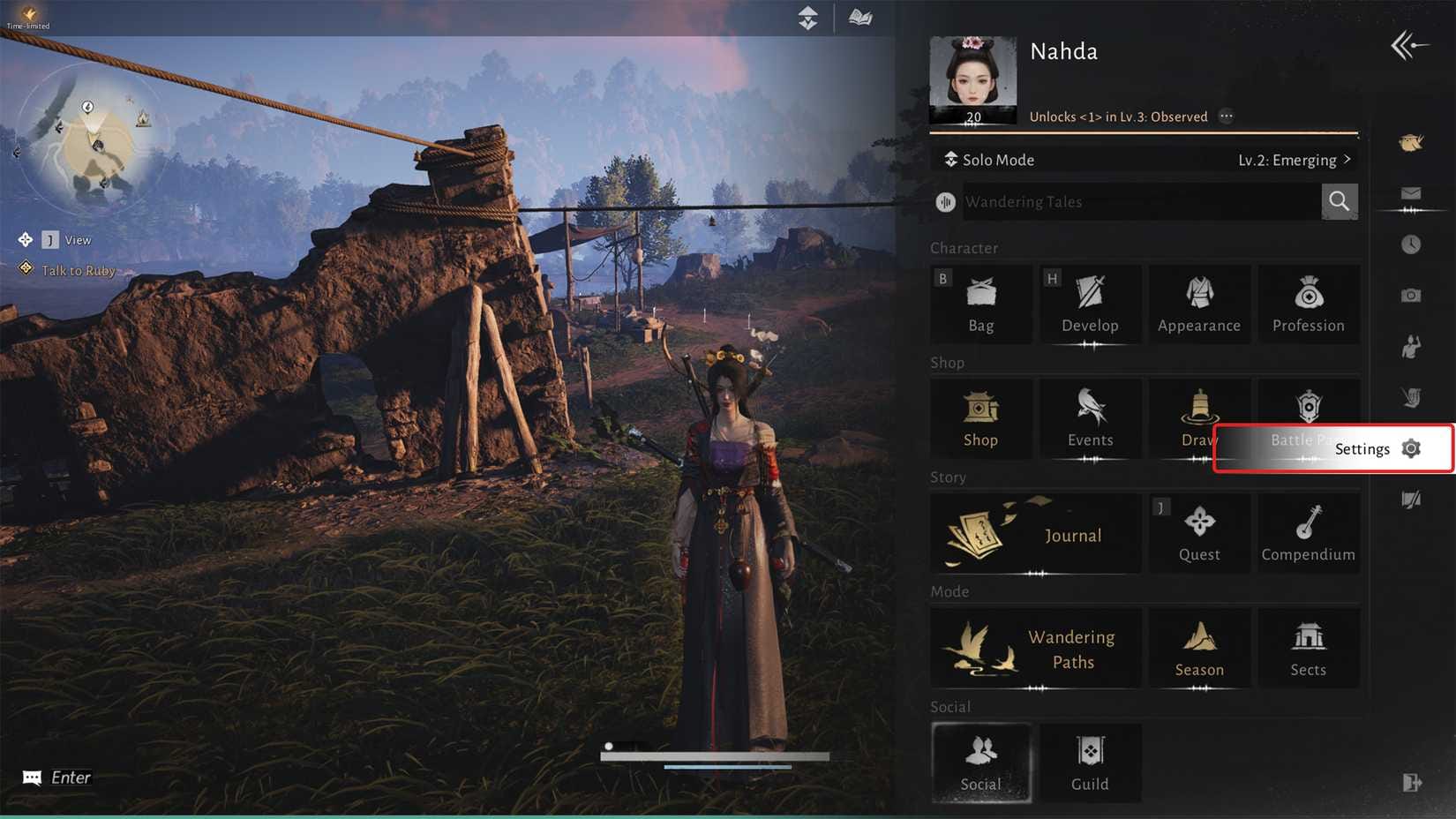Open the Settings gear
The image size is (1456, 819).
pyautogui.click(x=1411, y=448)
